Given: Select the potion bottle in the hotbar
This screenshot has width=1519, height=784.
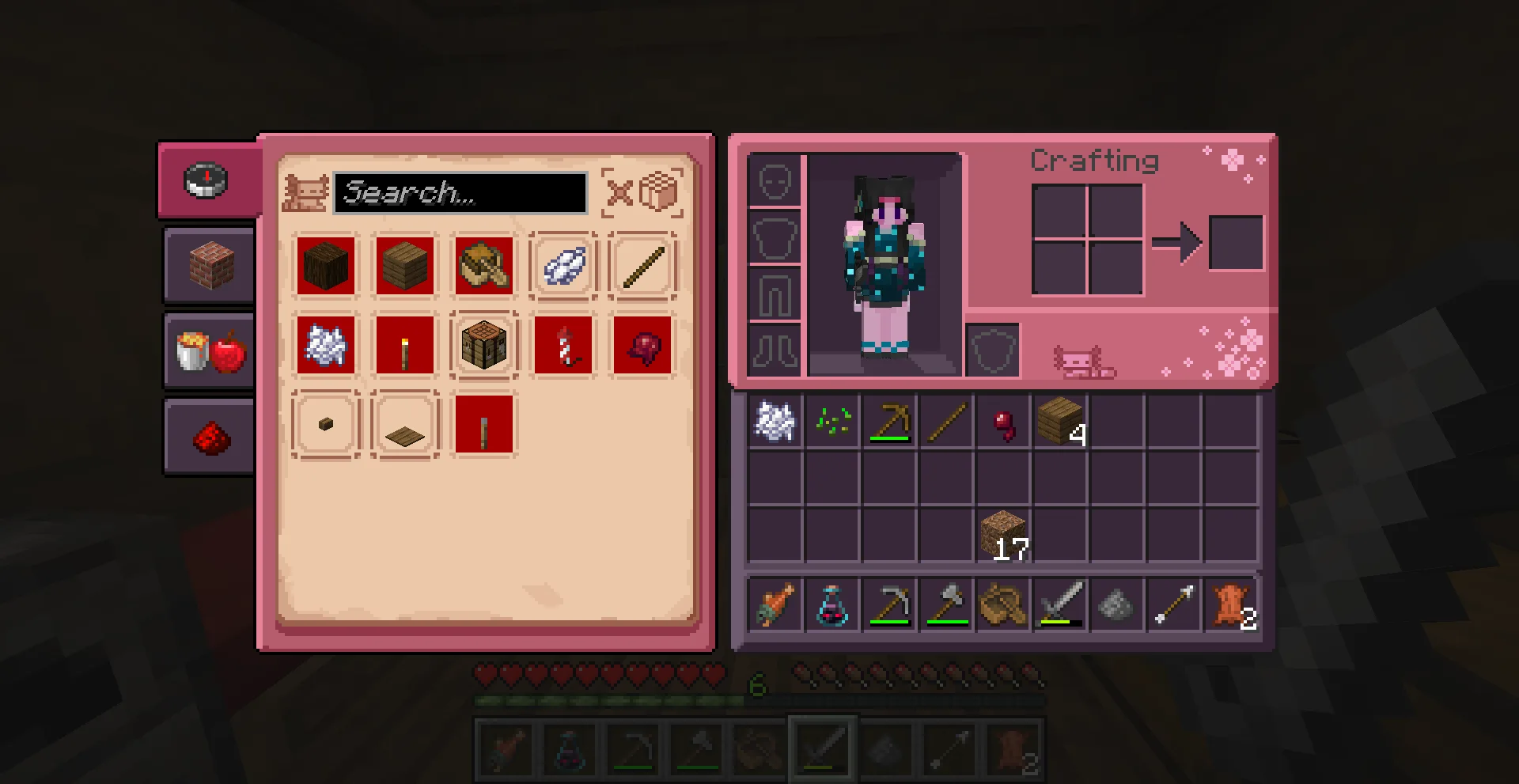Looking at the screenshot, I should tap(832, 605).
